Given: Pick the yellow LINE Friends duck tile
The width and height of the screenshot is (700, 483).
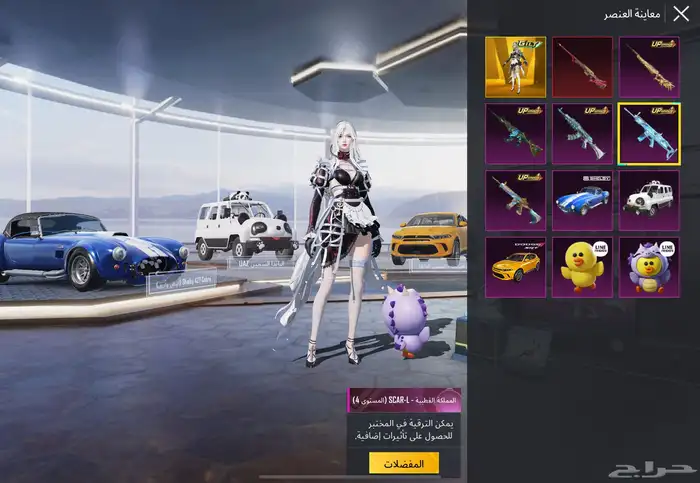Looking at the screenshot, I should click(582, 266).
